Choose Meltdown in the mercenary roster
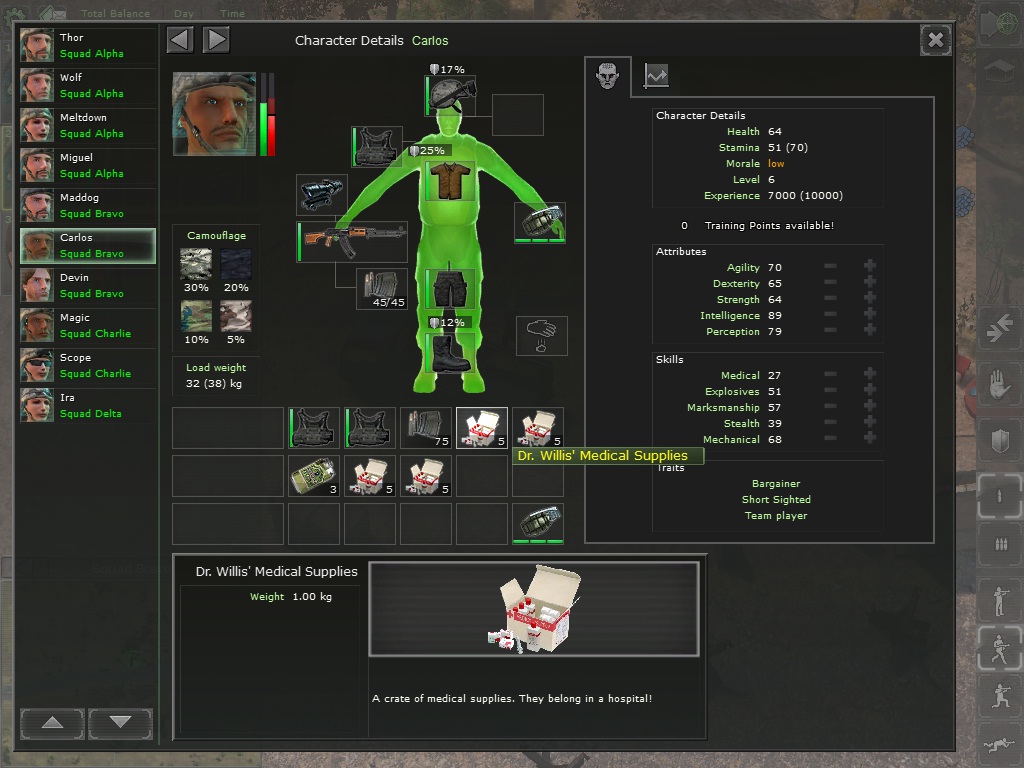The height and width of the screenshot is (768, 1024). [x=88, y=126]
